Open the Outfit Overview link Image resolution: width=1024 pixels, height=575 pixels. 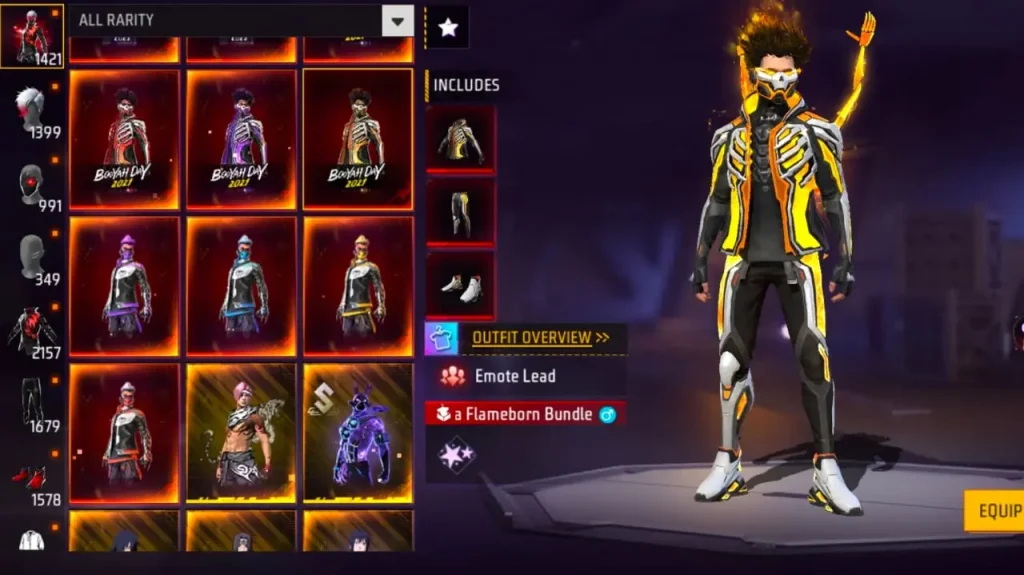tap(540, 338)
